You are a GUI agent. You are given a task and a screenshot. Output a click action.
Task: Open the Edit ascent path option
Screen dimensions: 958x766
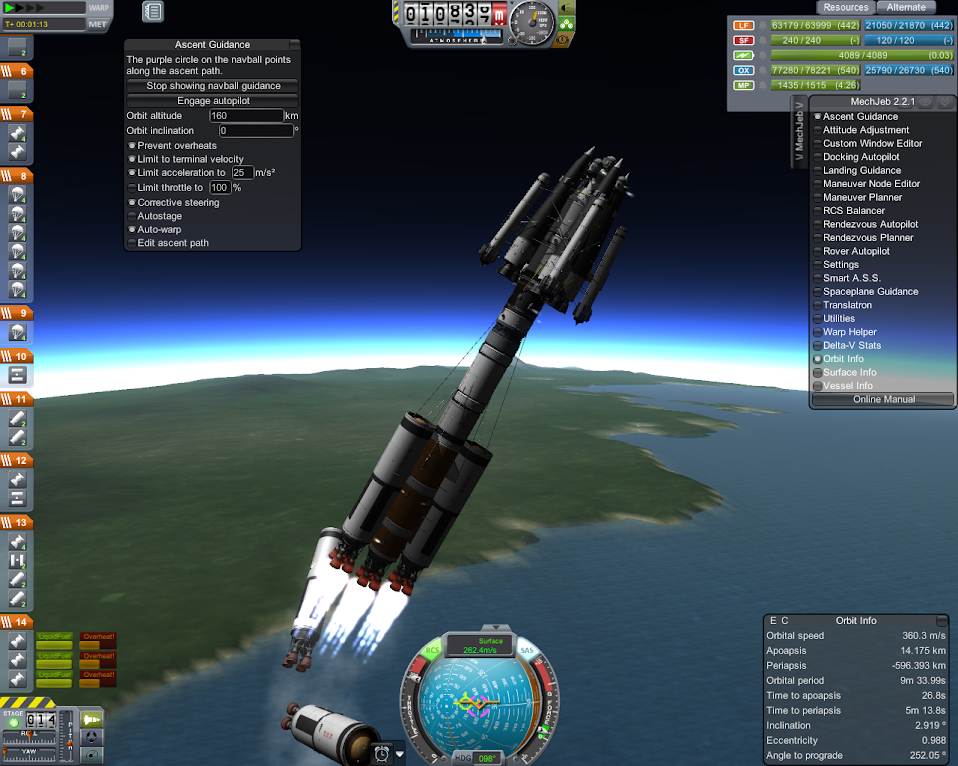tap(131, 243)
